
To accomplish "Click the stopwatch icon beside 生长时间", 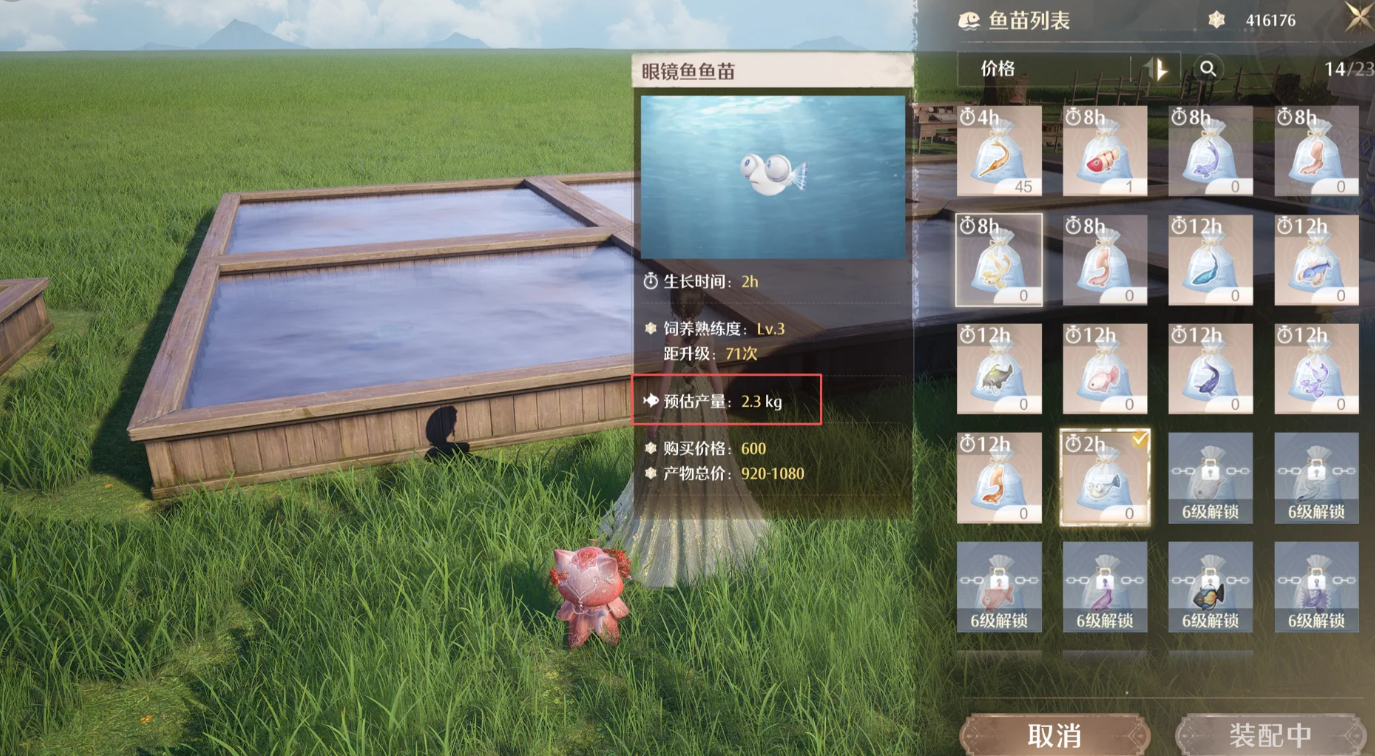I will (652, 282).
